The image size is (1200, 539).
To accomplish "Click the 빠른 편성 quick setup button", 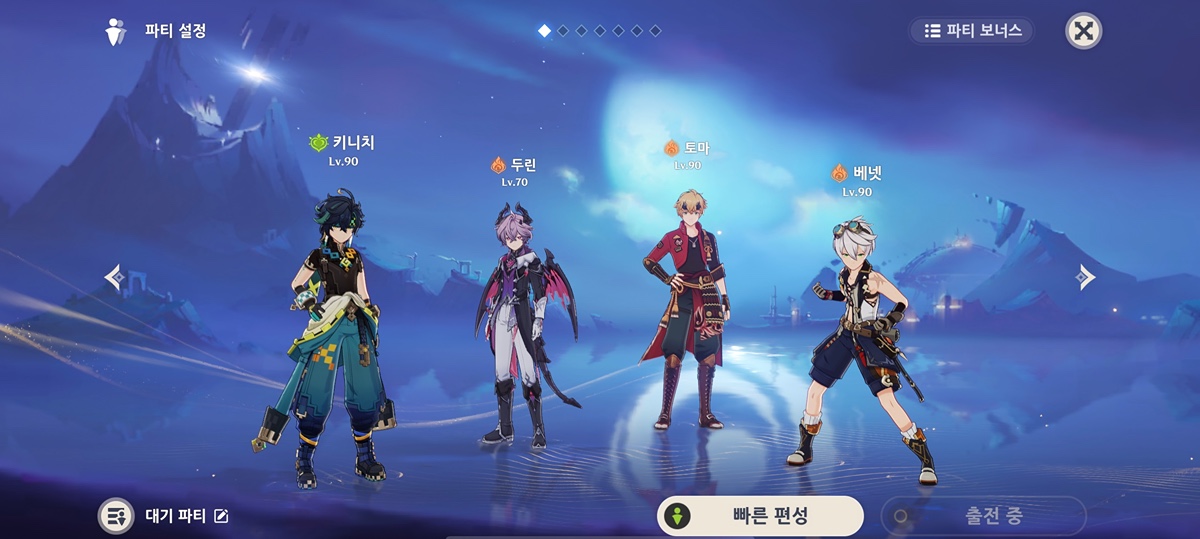I will click(x=760, y=516).
